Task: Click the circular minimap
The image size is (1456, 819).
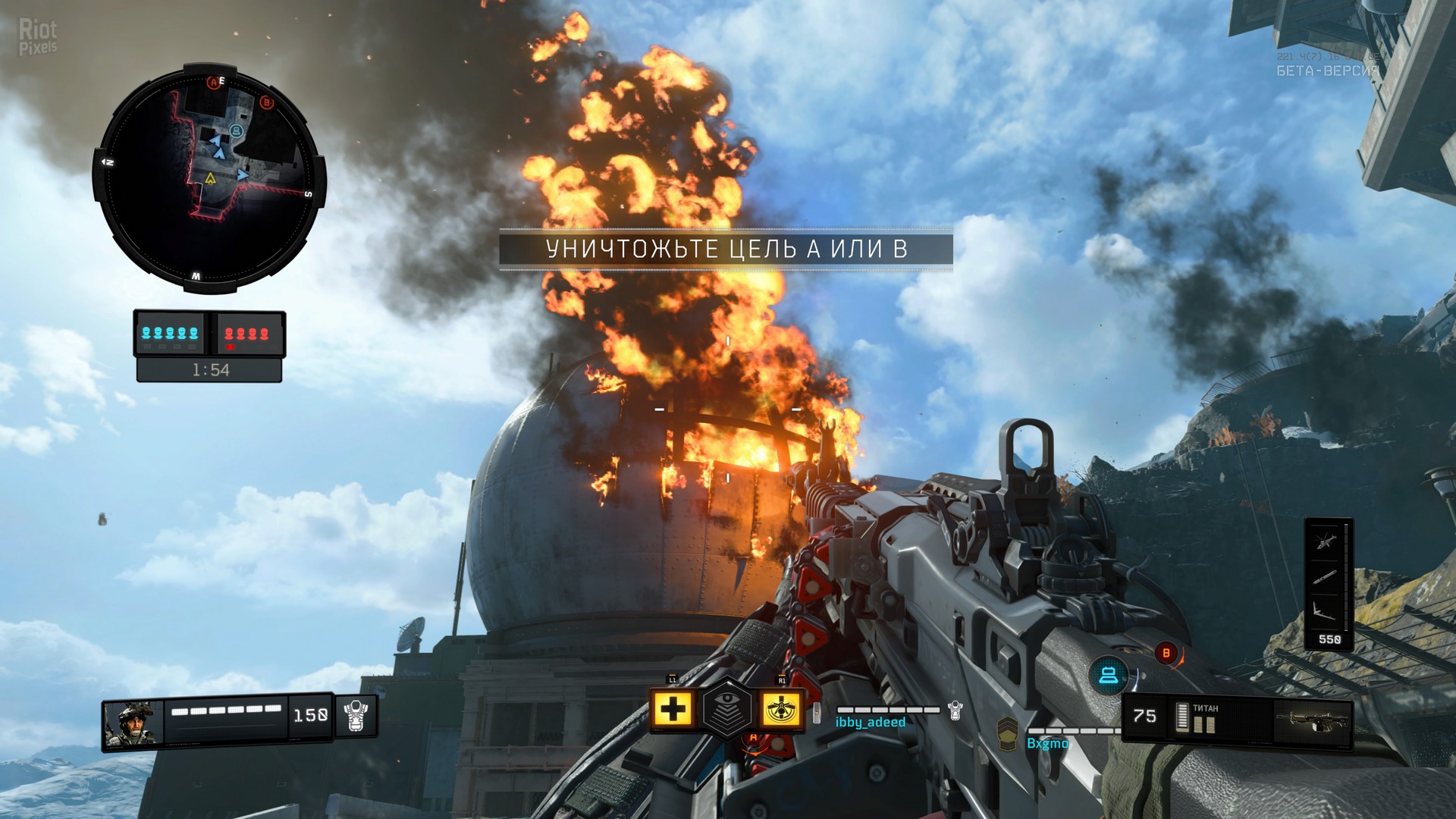Action: pos(209,180)
